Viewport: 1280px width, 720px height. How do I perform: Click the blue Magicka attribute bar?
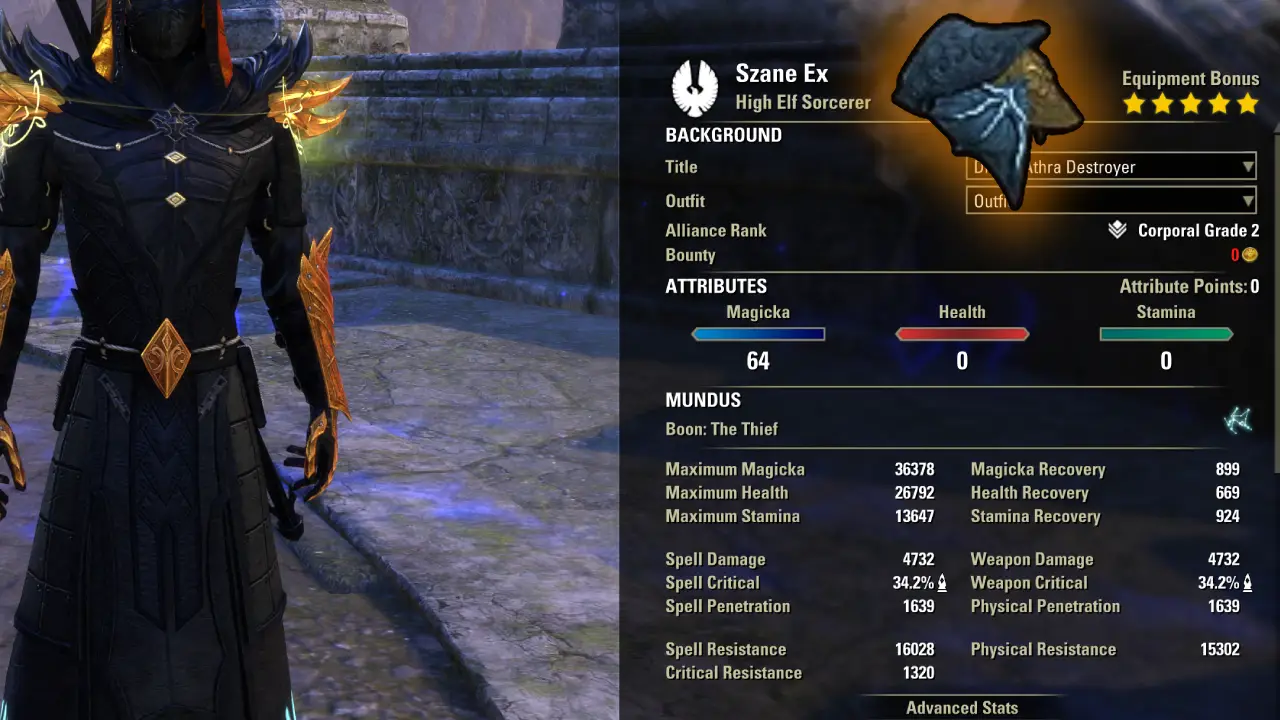click(x=758, y=334)
